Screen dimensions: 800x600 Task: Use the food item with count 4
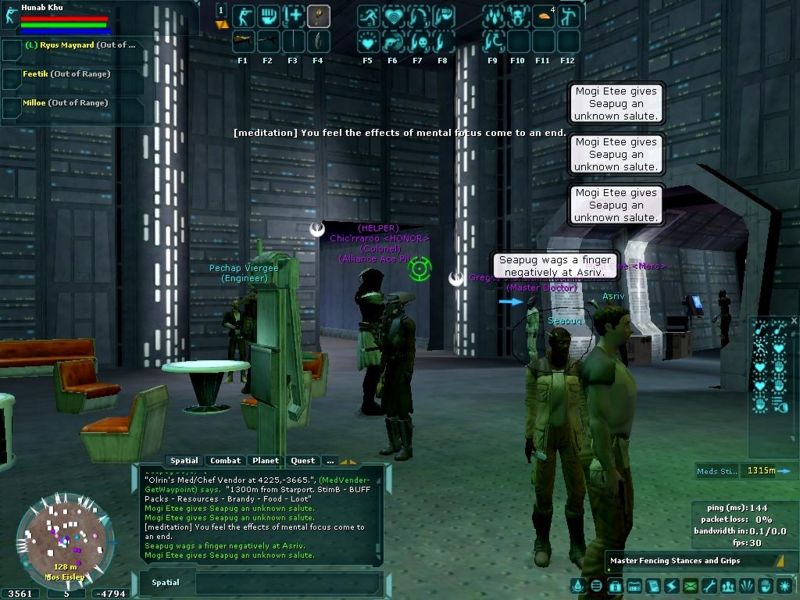click(x=545, y=16)
